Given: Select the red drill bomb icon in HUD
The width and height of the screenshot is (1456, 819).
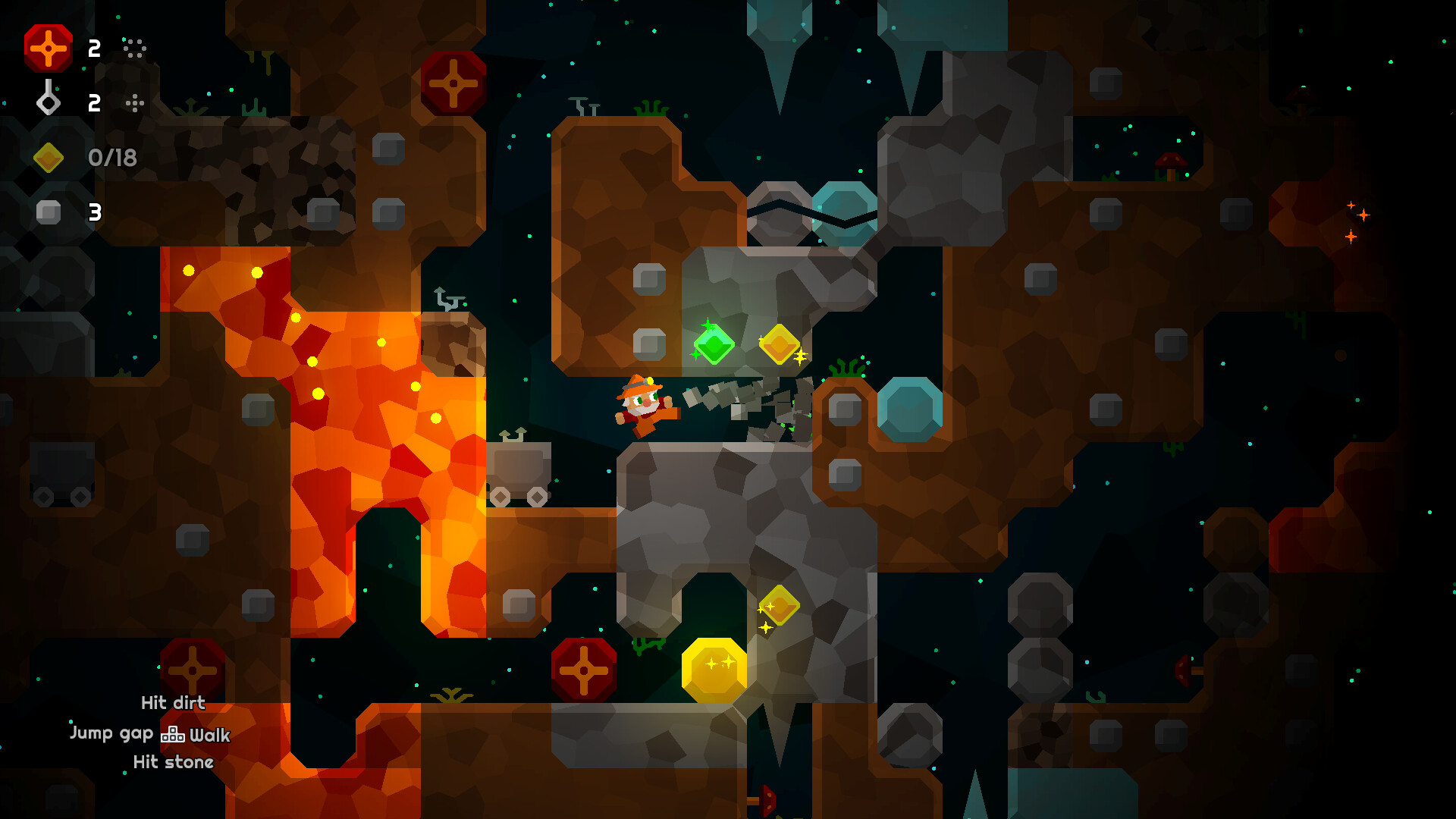Looking at the screenshot, I should pos(49,49).
